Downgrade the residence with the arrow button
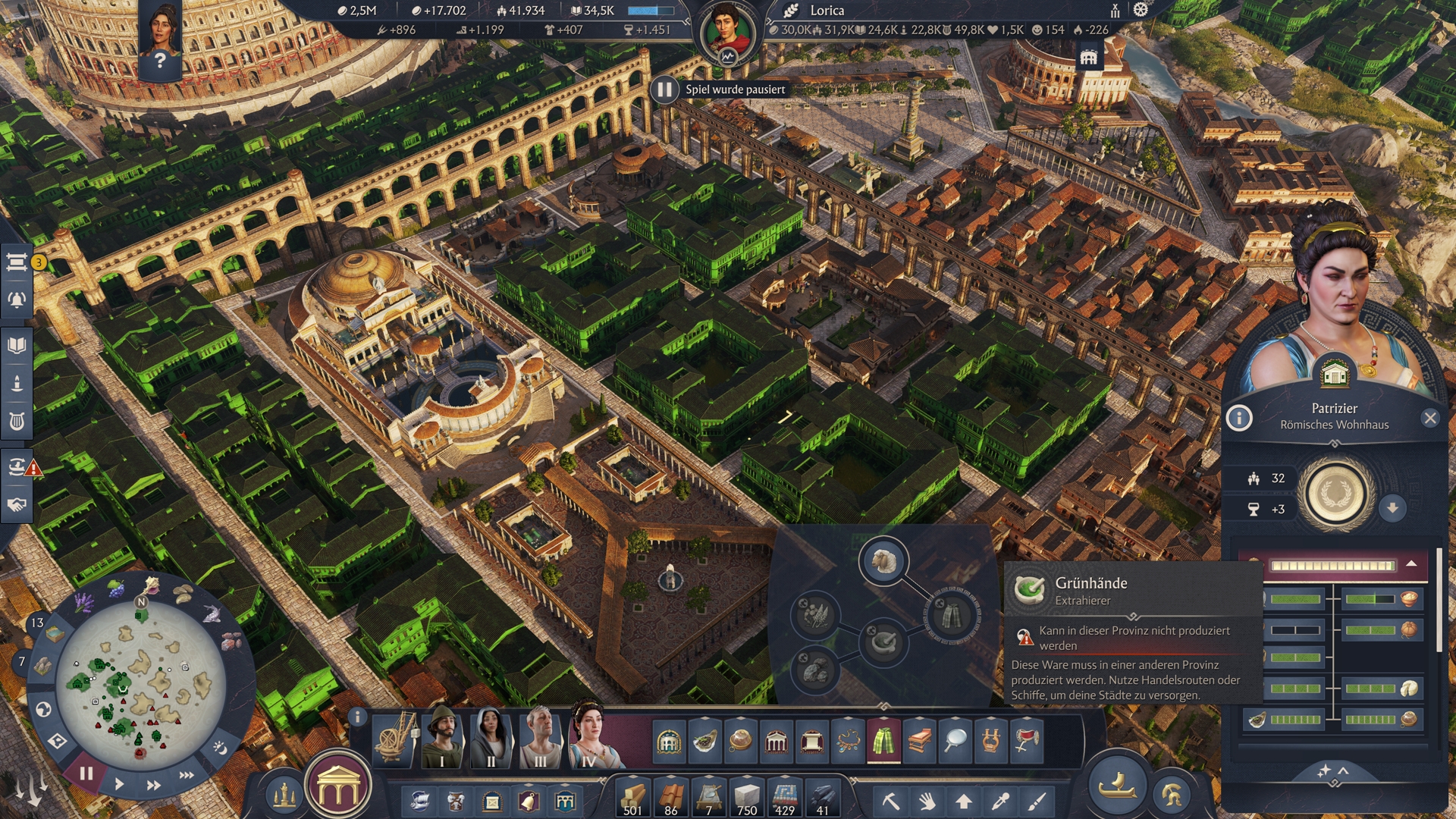The width and height of the screenshot is (1456, 819). (x=1392, y=508)
